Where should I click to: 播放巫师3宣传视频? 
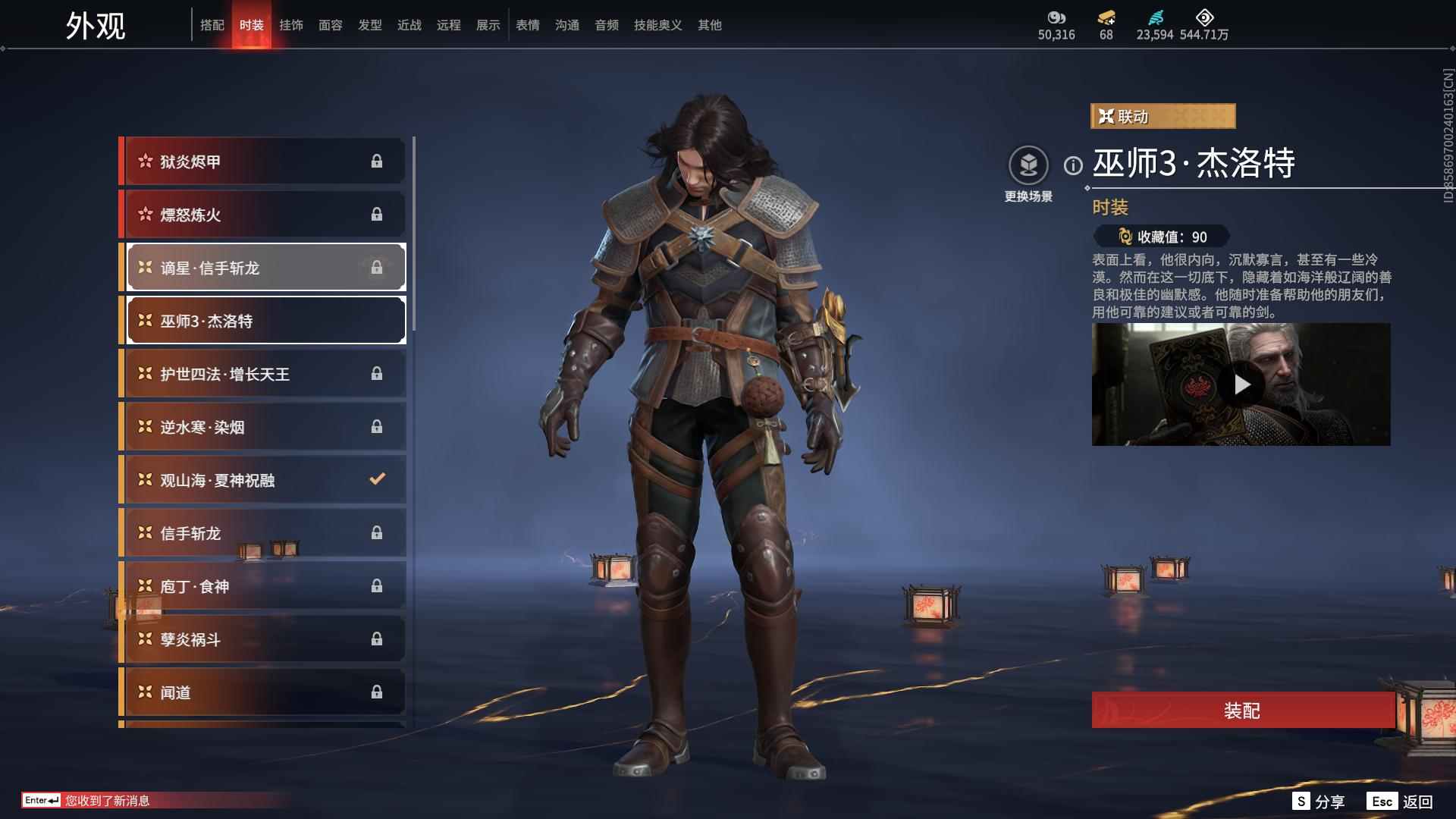(x=1241, y=384)
